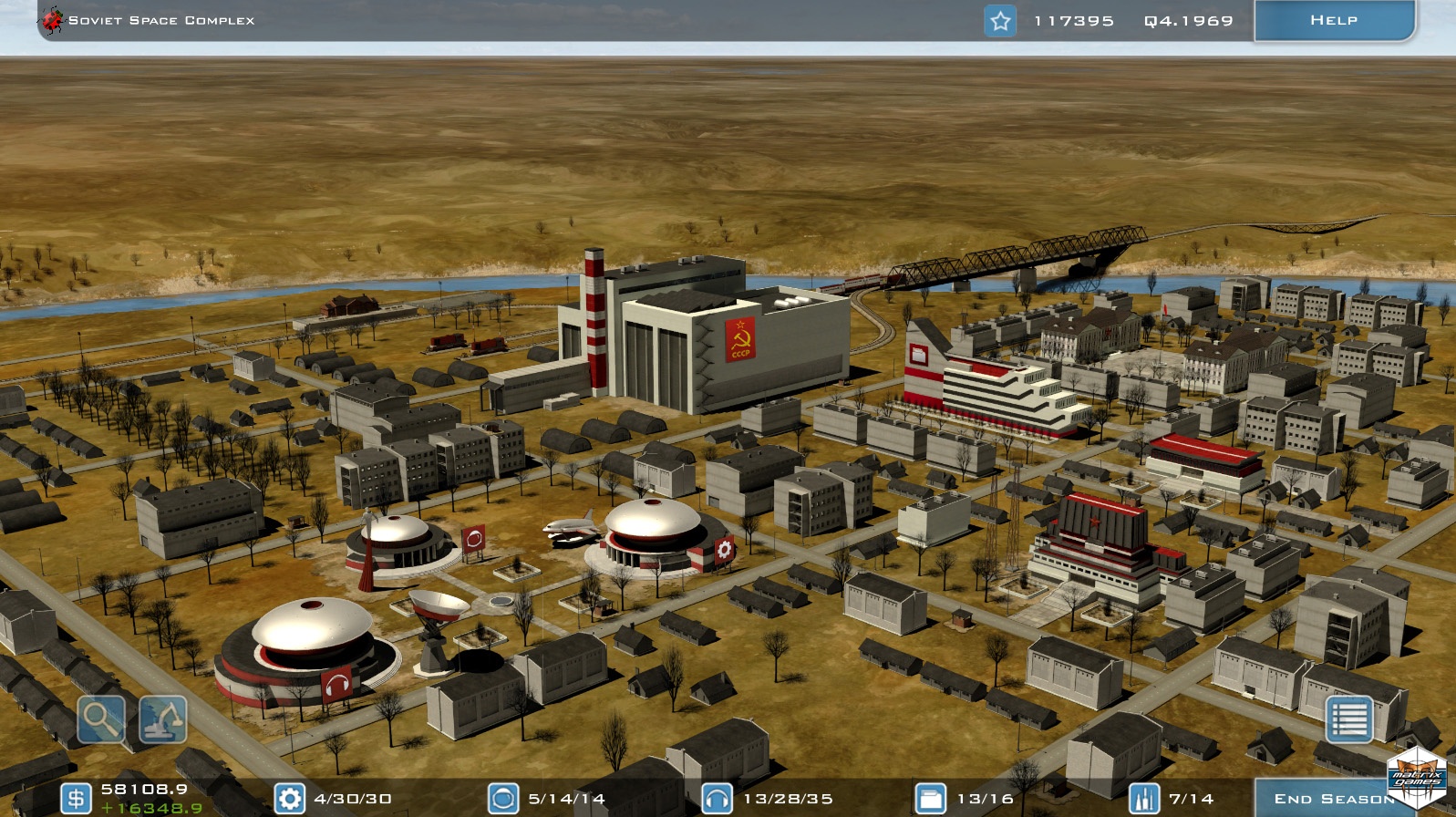Select the astronaut helmet icon

[x=503, y=799]
